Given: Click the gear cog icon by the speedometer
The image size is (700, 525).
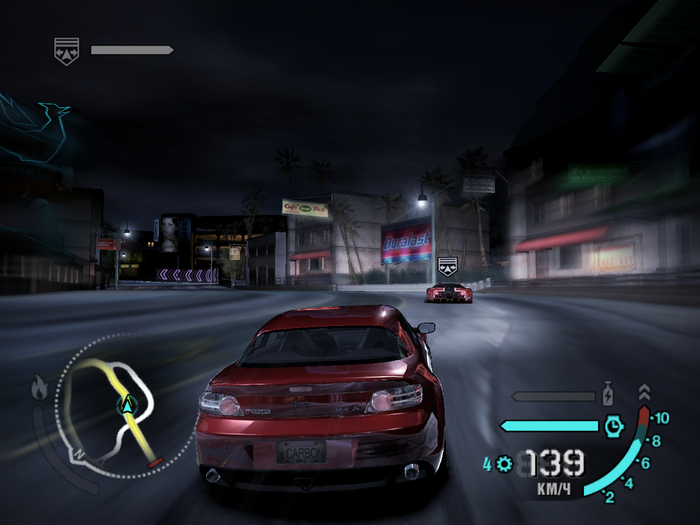Looking at the screenshot, I should (x=503, y=464).
